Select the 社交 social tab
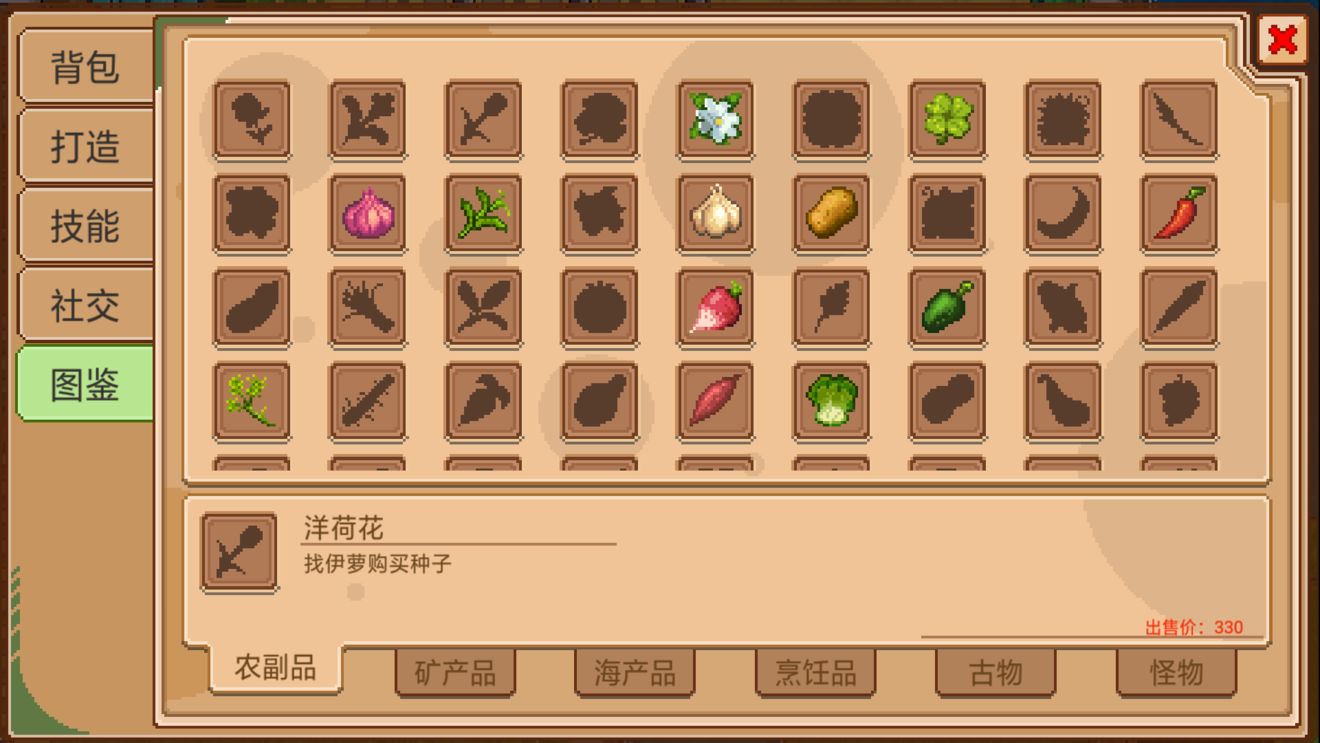Image resolution: width=1320 pixels, height=743 pixels. pyautogui.click(x=86, y=305)
